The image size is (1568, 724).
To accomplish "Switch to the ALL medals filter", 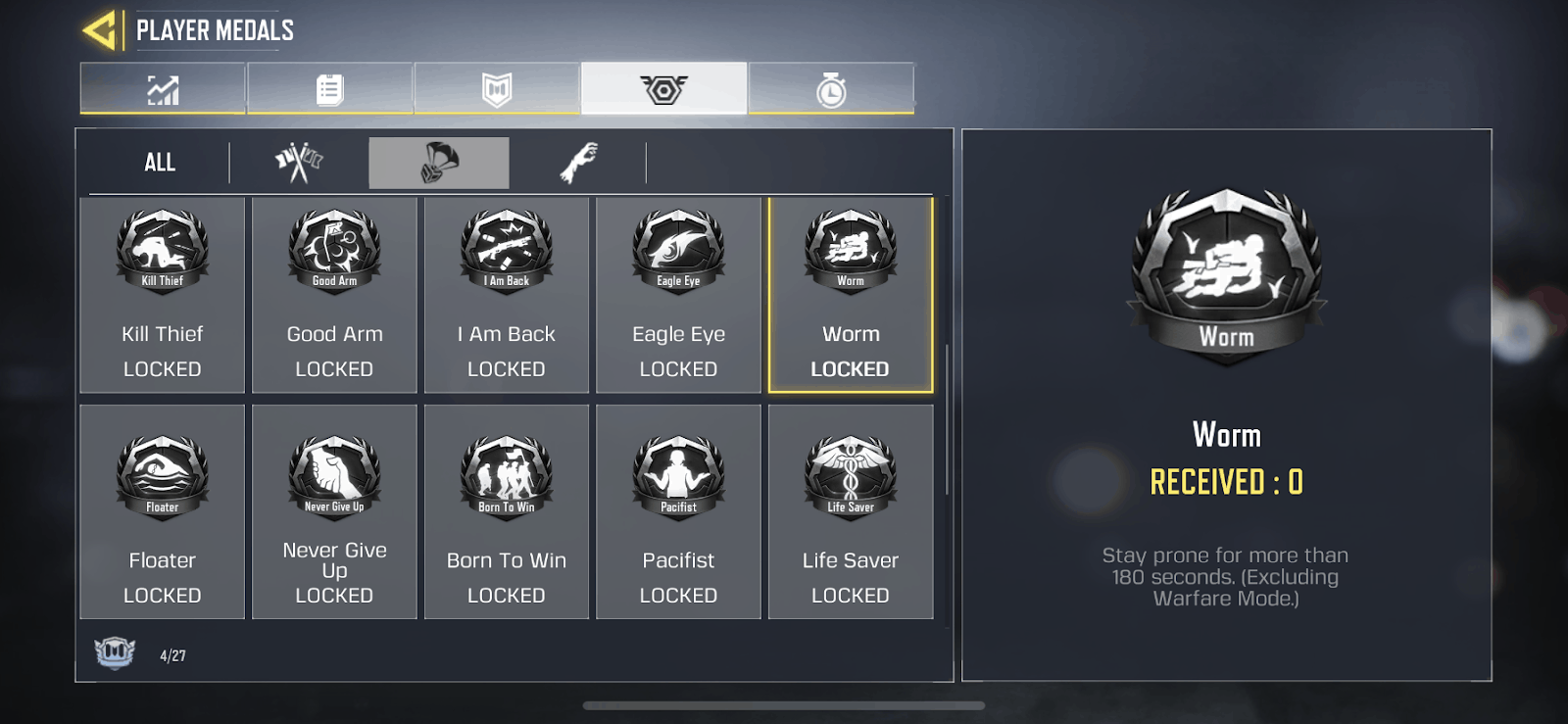I will tap(160, 162).
